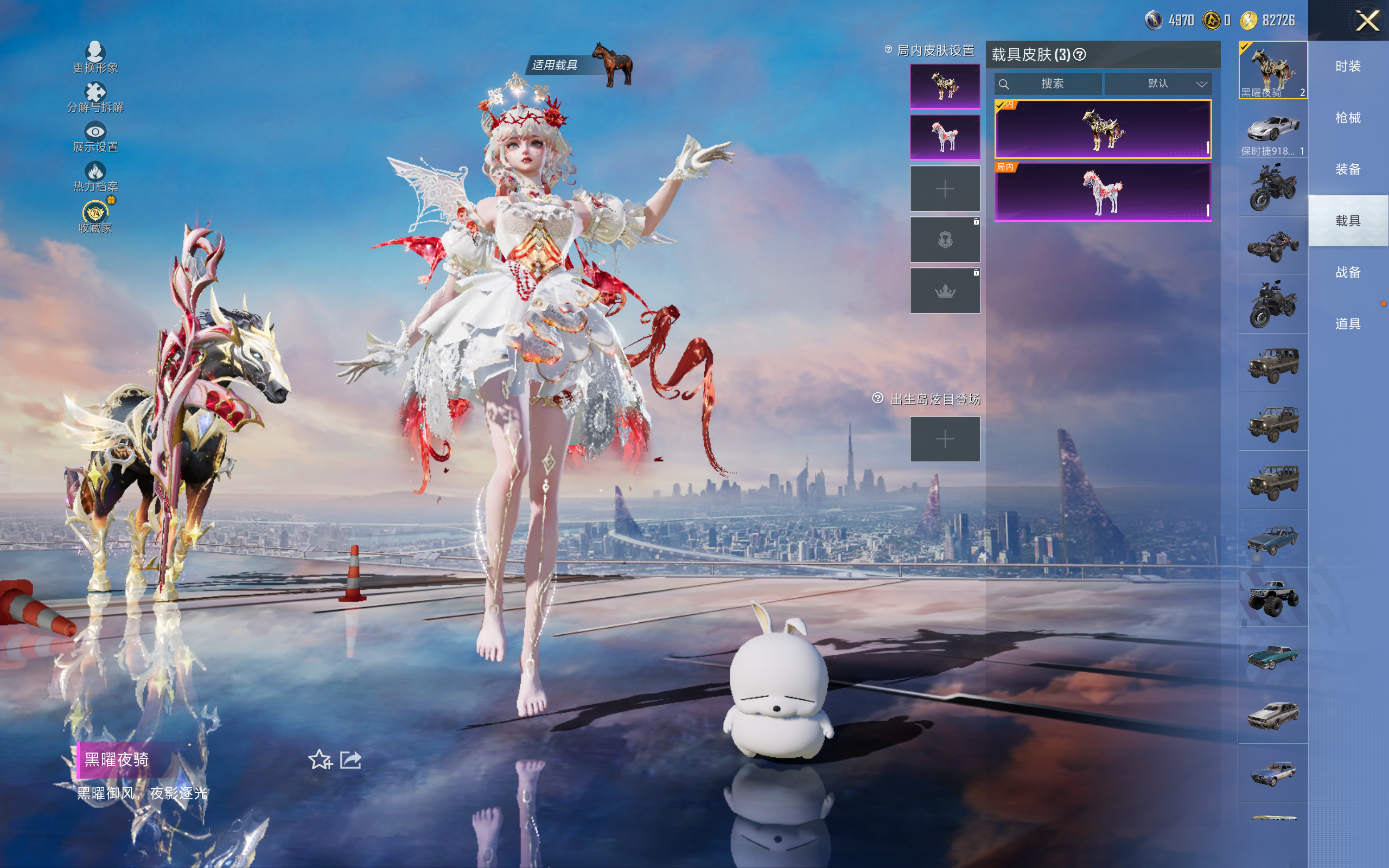Add an 出生岛炫目登场 entrance slot
This screenshot has height=868, width=1389.
945,439
